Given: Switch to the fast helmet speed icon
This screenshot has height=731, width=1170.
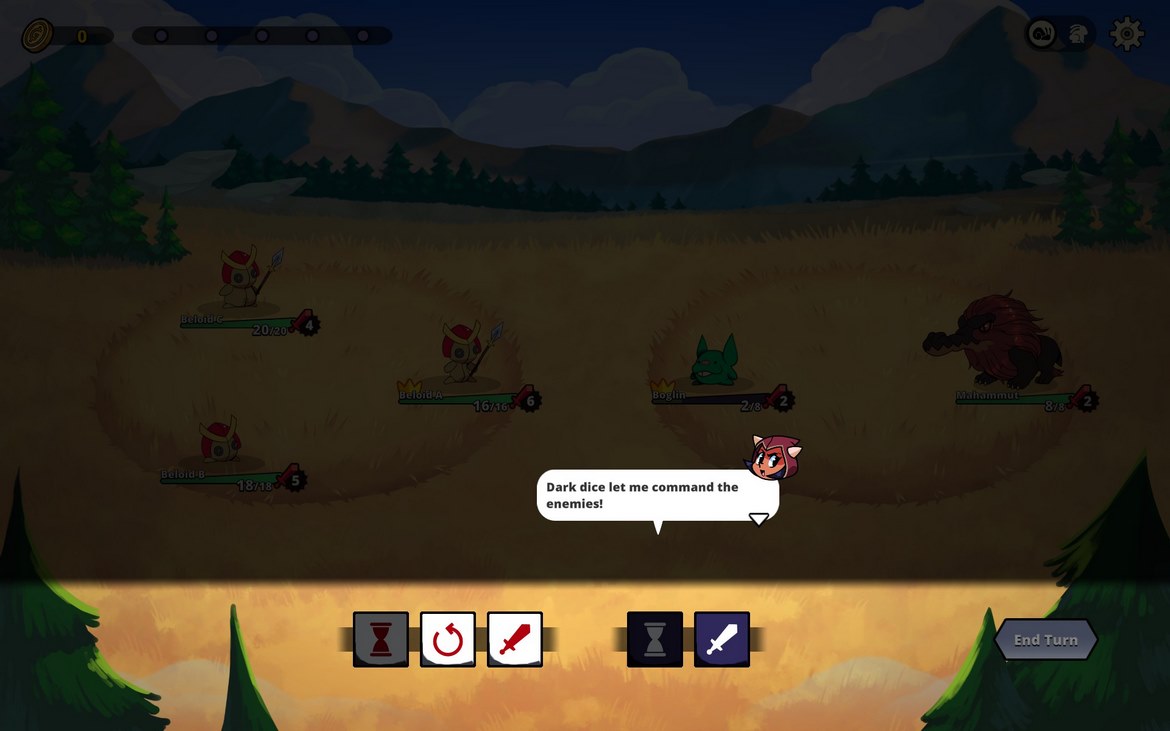Looking at the screenshot, I should 1078,35.
